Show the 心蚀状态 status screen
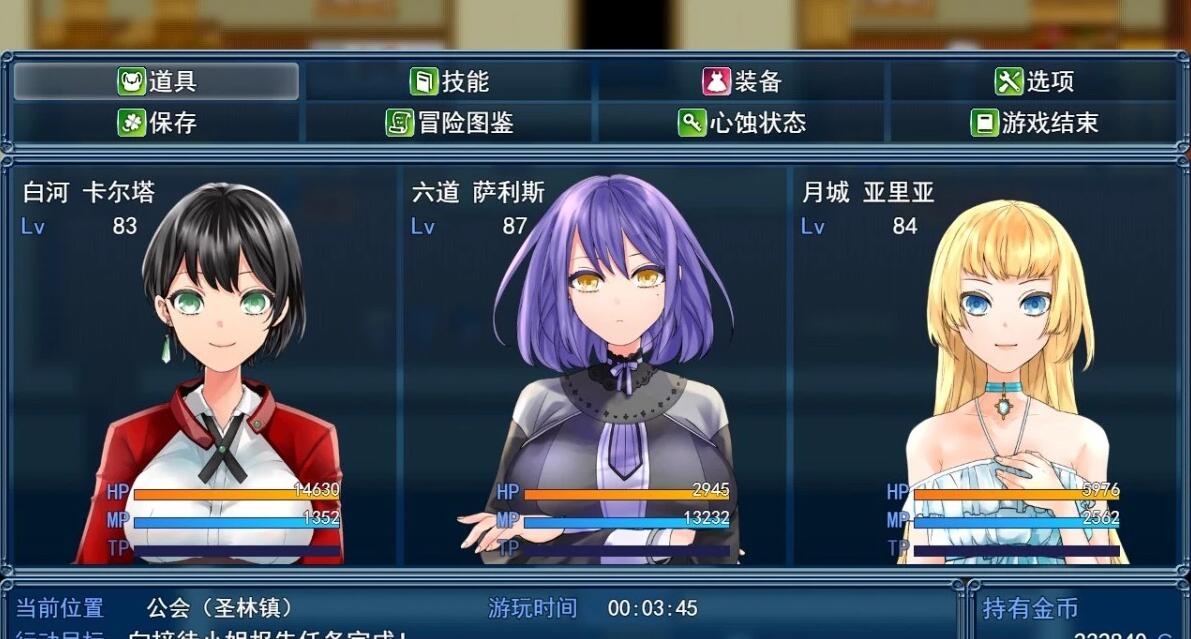Image resolution: width=1191 pixels, height=639 pixels. coord(743,123)
